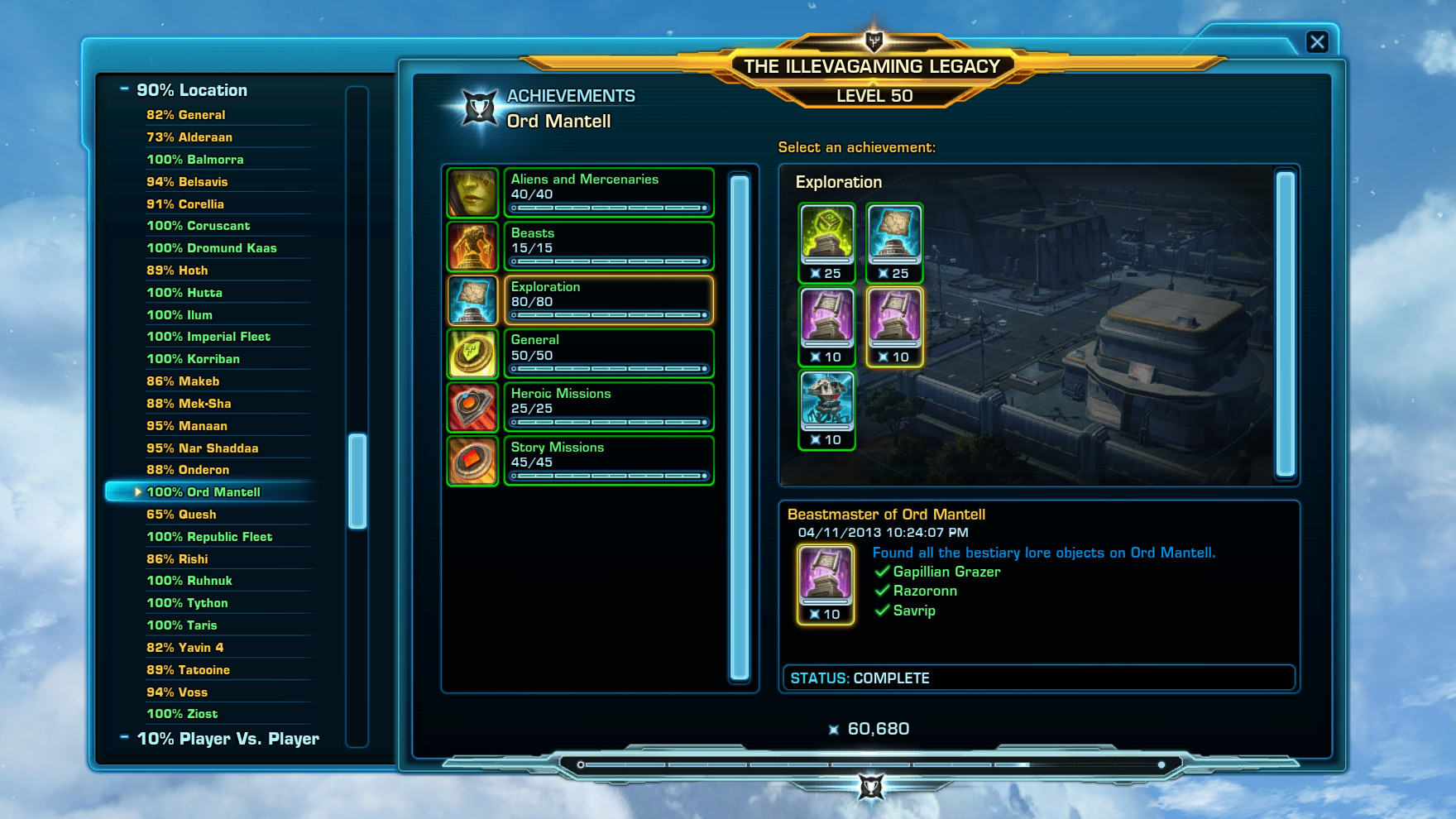
Task: Collapse the 90% Location section
Action: 126,89
